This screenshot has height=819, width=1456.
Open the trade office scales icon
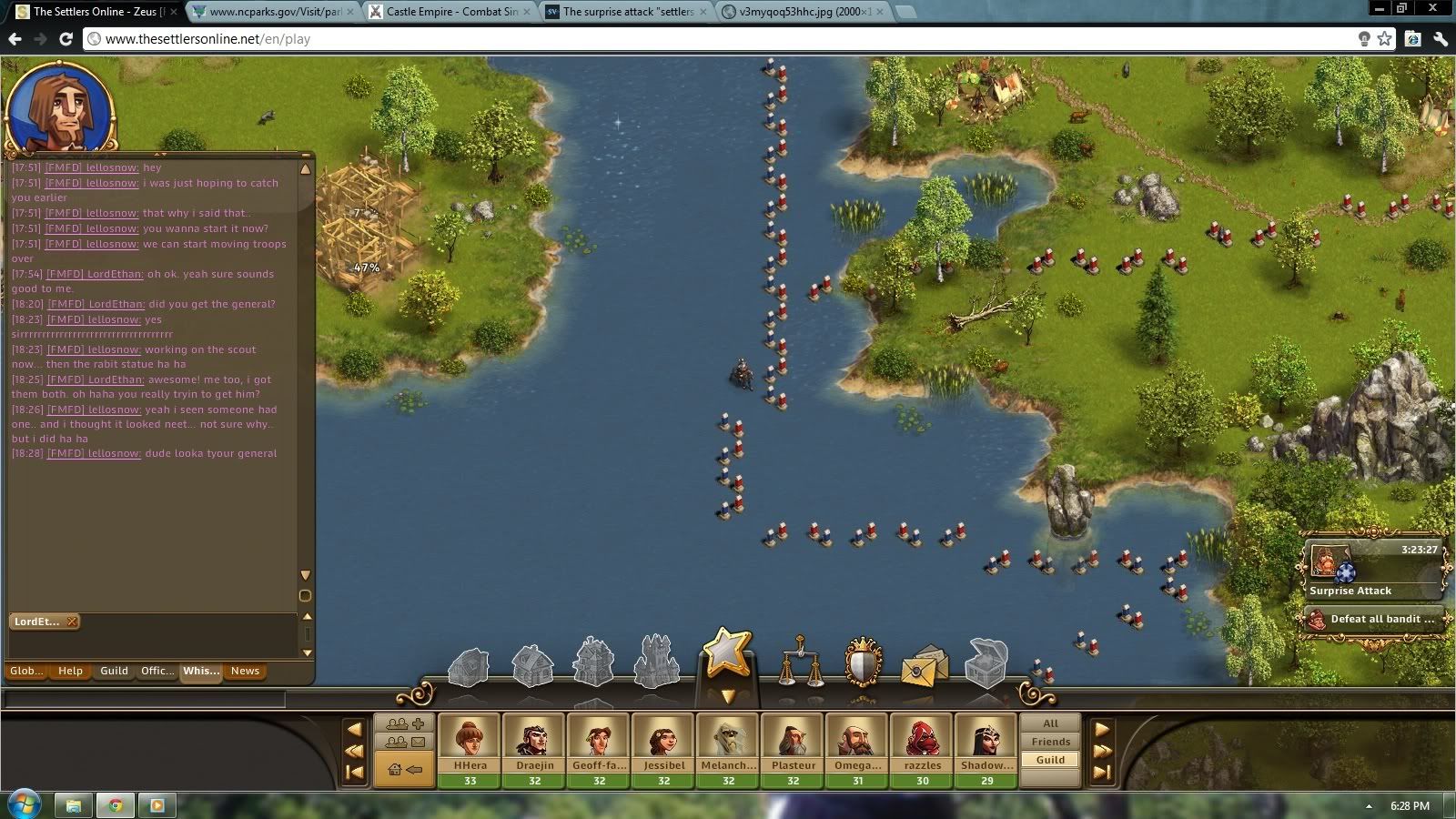(x=800, y=662)
